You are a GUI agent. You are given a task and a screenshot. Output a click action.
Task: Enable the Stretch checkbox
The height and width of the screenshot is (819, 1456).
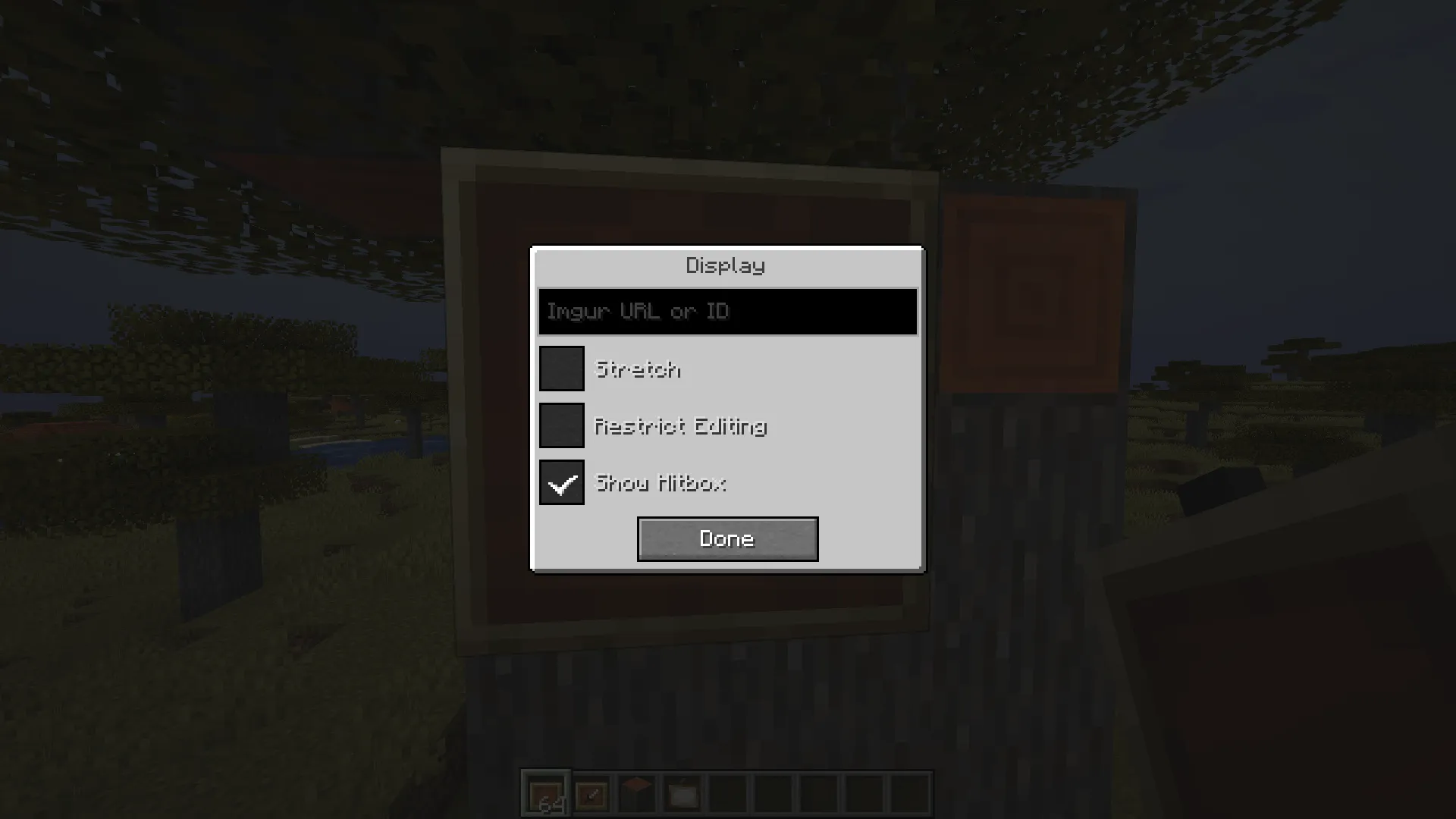pyautogui.click(x=561, y=369)
